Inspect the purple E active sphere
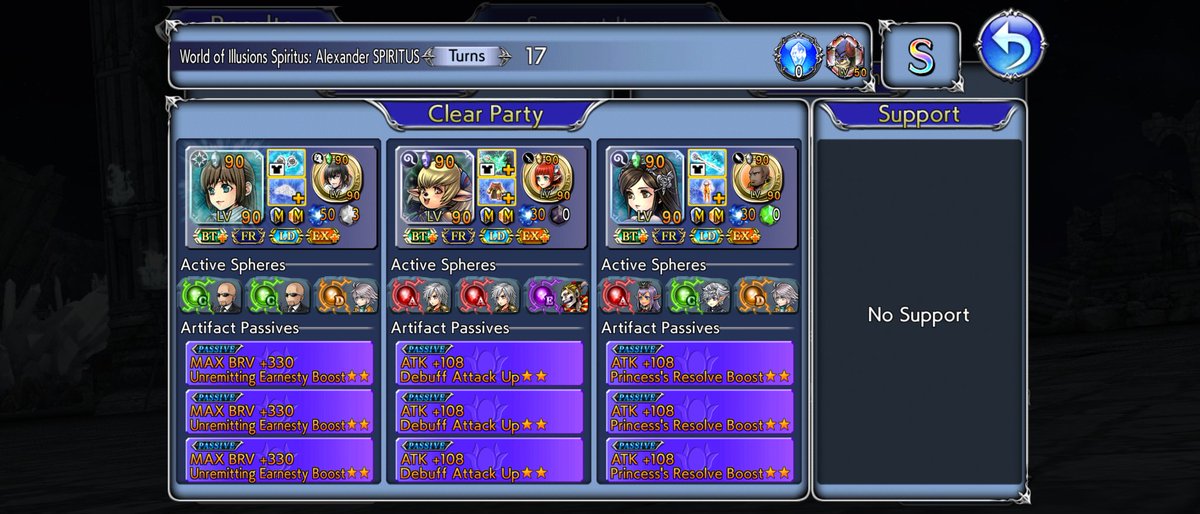Viewport: 1200px width, 514px height. (x=543, y=294)
